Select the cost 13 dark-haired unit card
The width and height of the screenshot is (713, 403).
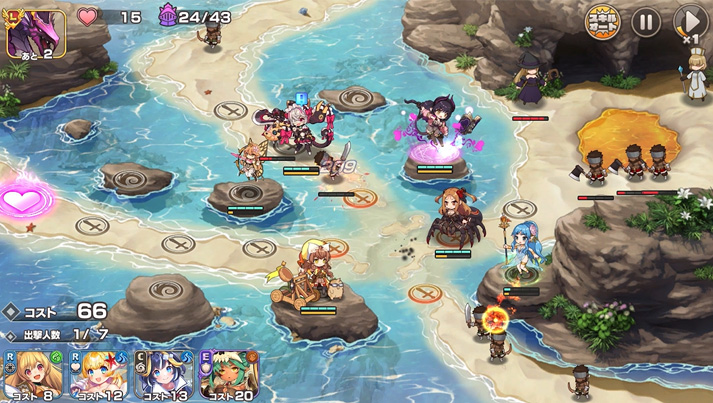click(164, 374)
